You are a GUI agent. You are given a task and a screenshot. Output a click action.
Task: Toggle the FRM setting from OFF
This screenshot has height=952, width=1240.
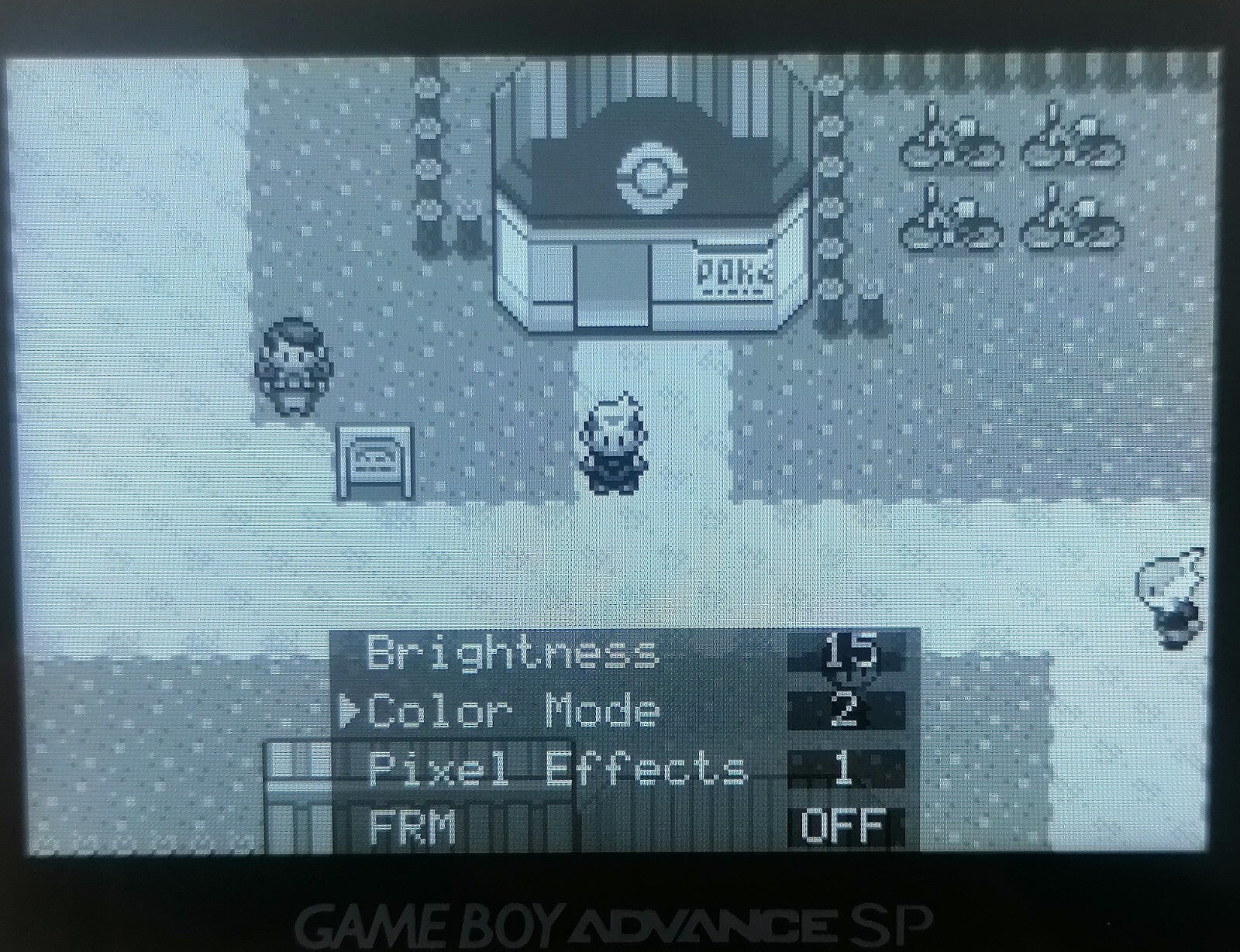point(844,827)
